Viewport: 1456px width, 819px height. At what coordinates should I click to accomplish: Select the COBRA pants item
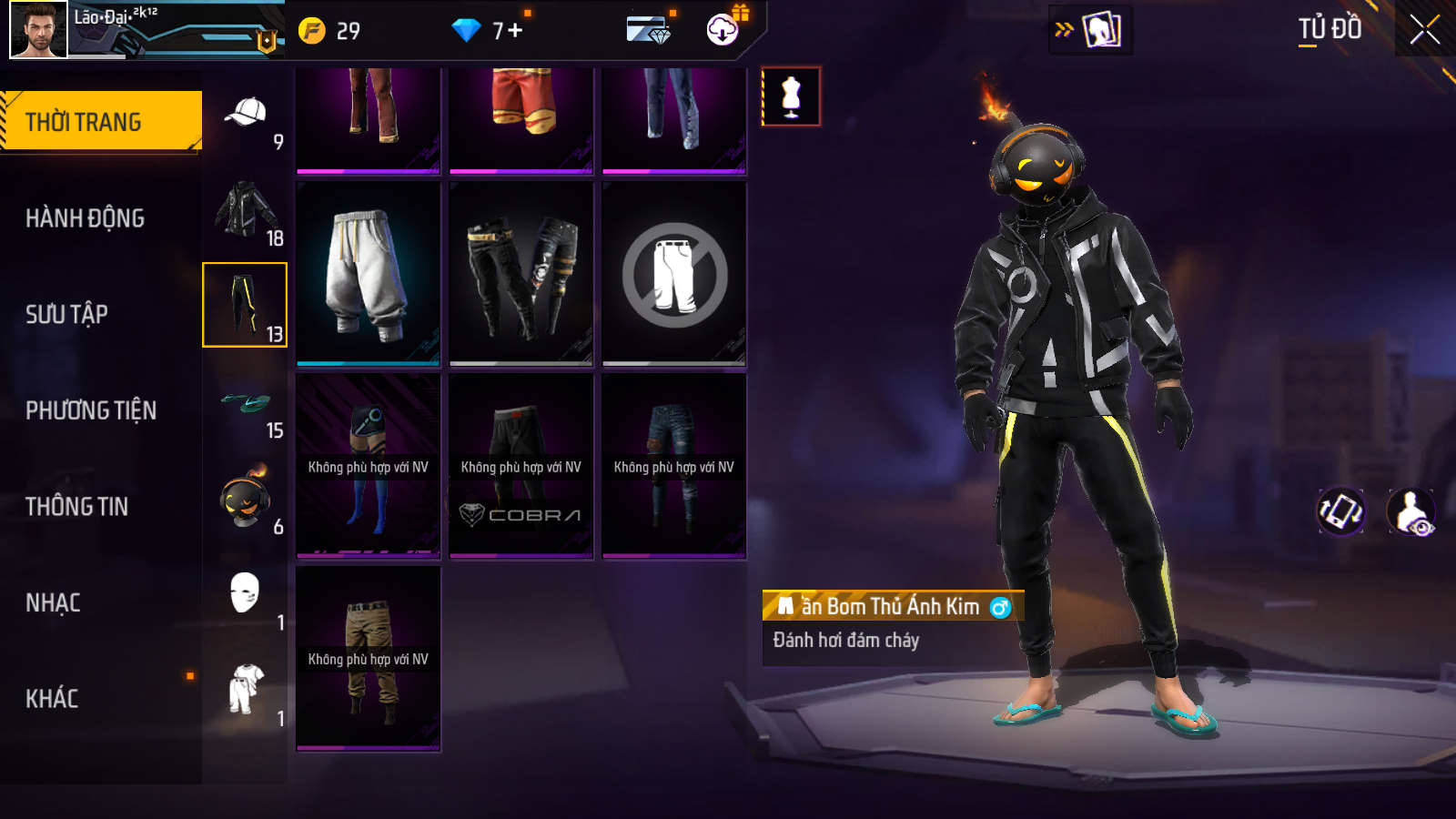521,466
